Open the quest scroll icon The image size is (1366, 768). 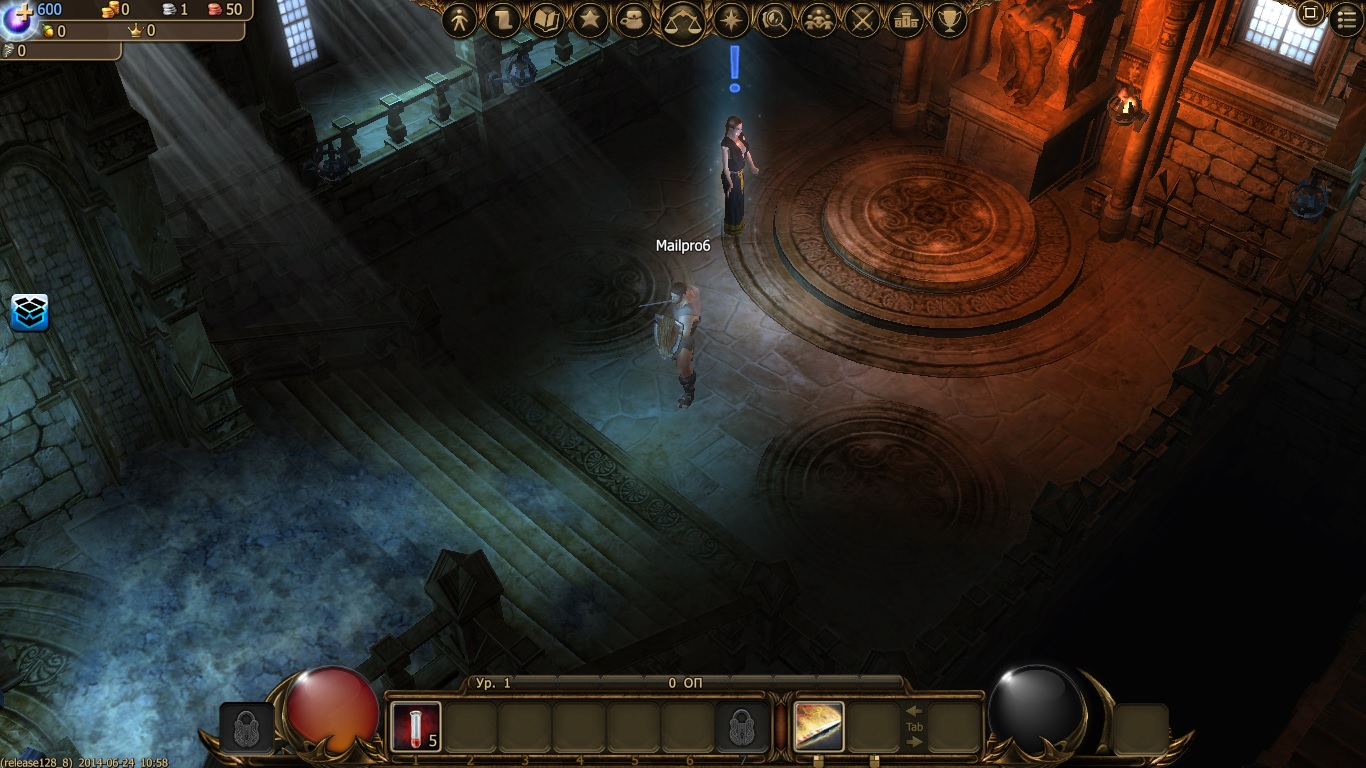(504, 20)
